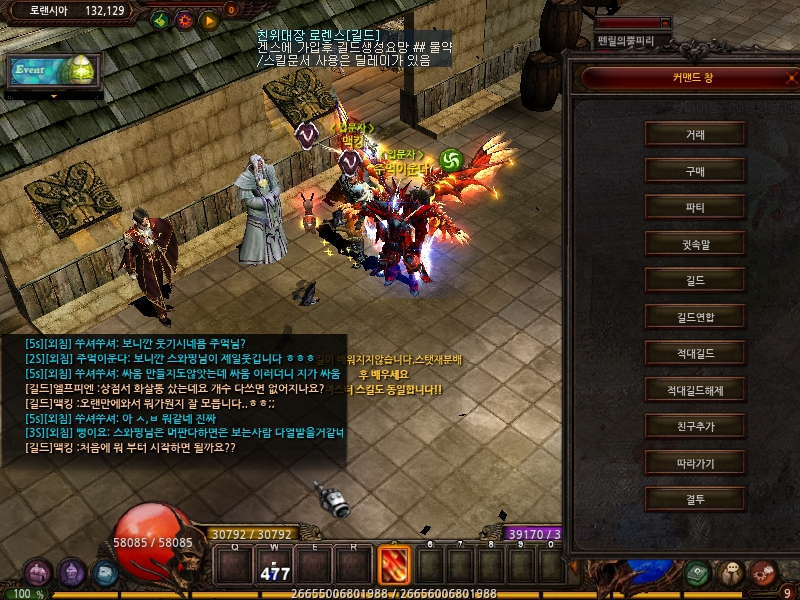This screenshot has height=600, width=800.
Task: Start a duel with the 결투 button
Action: [695, 499]
